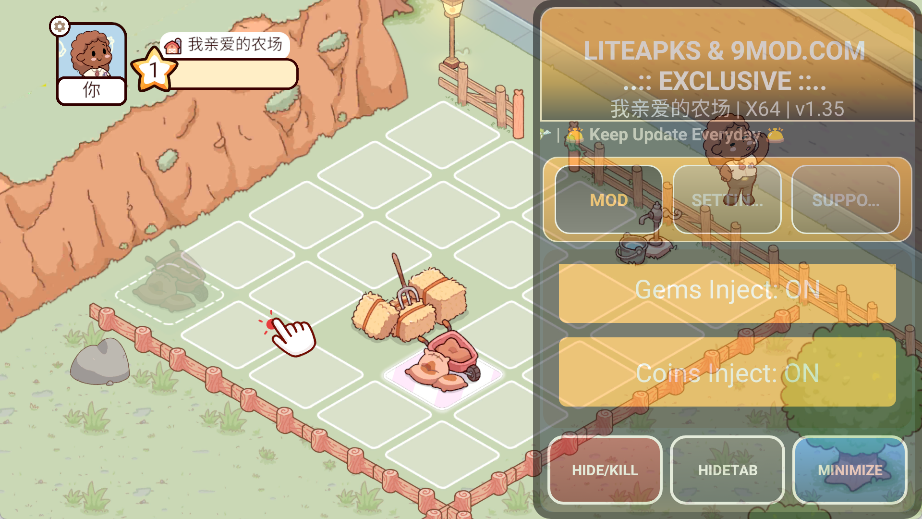922x519 pixels.
Task: Minimize the mod menu overlay
Action: [x=850, y=469]
